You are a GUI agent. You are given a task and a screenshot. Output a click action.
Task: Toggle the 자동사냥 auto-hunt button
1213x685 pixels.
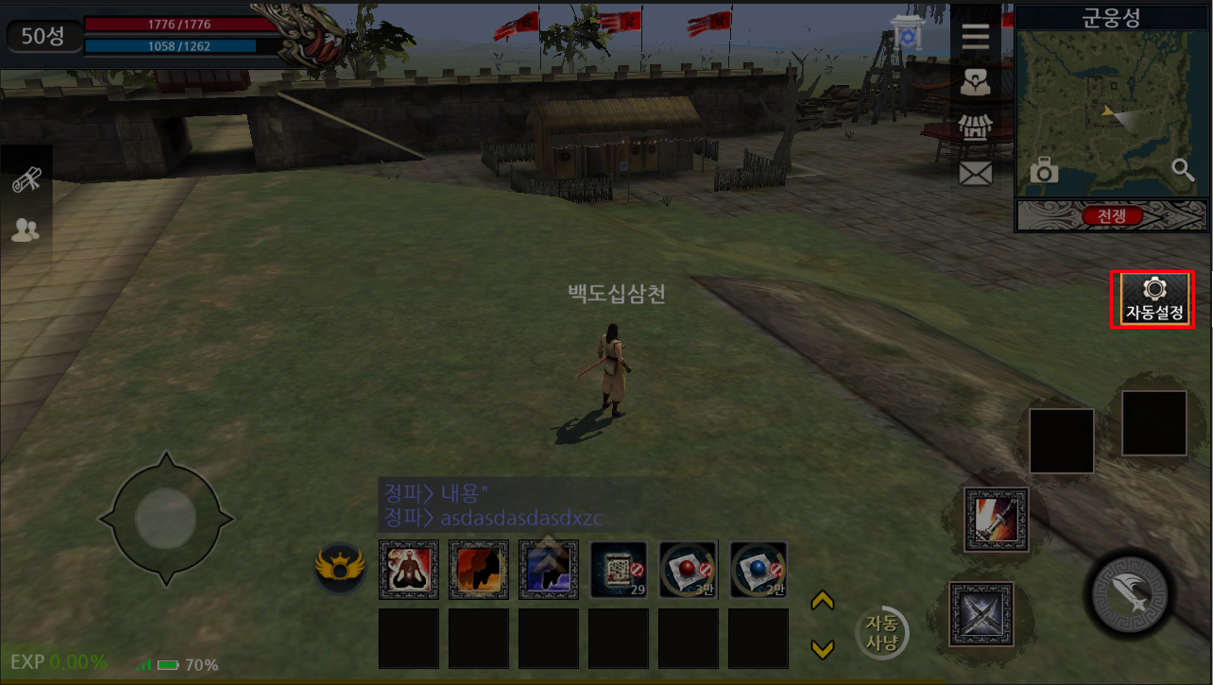click(x=882, y=632)
